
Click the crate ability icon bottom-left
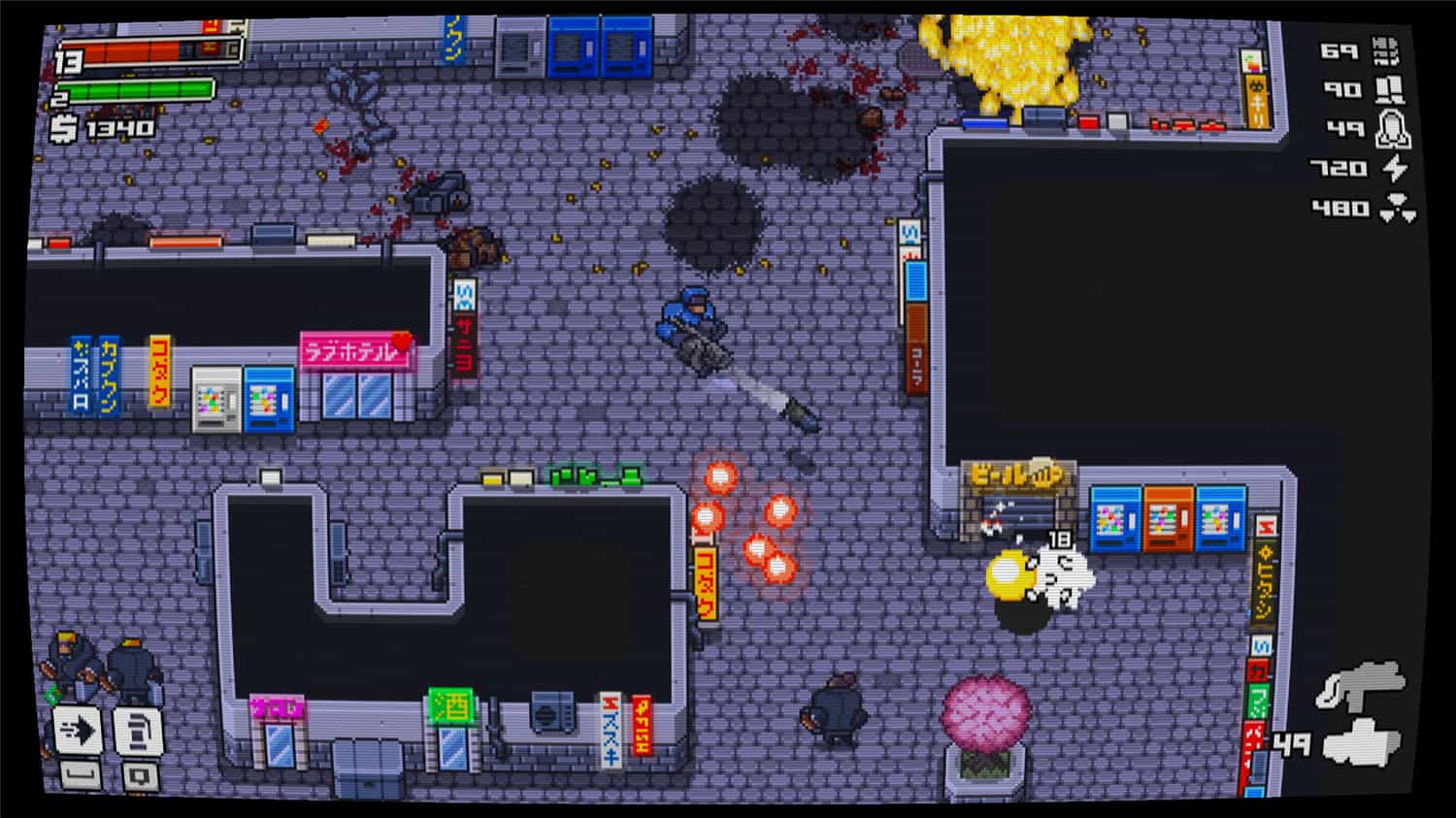[x=139, y=776]
